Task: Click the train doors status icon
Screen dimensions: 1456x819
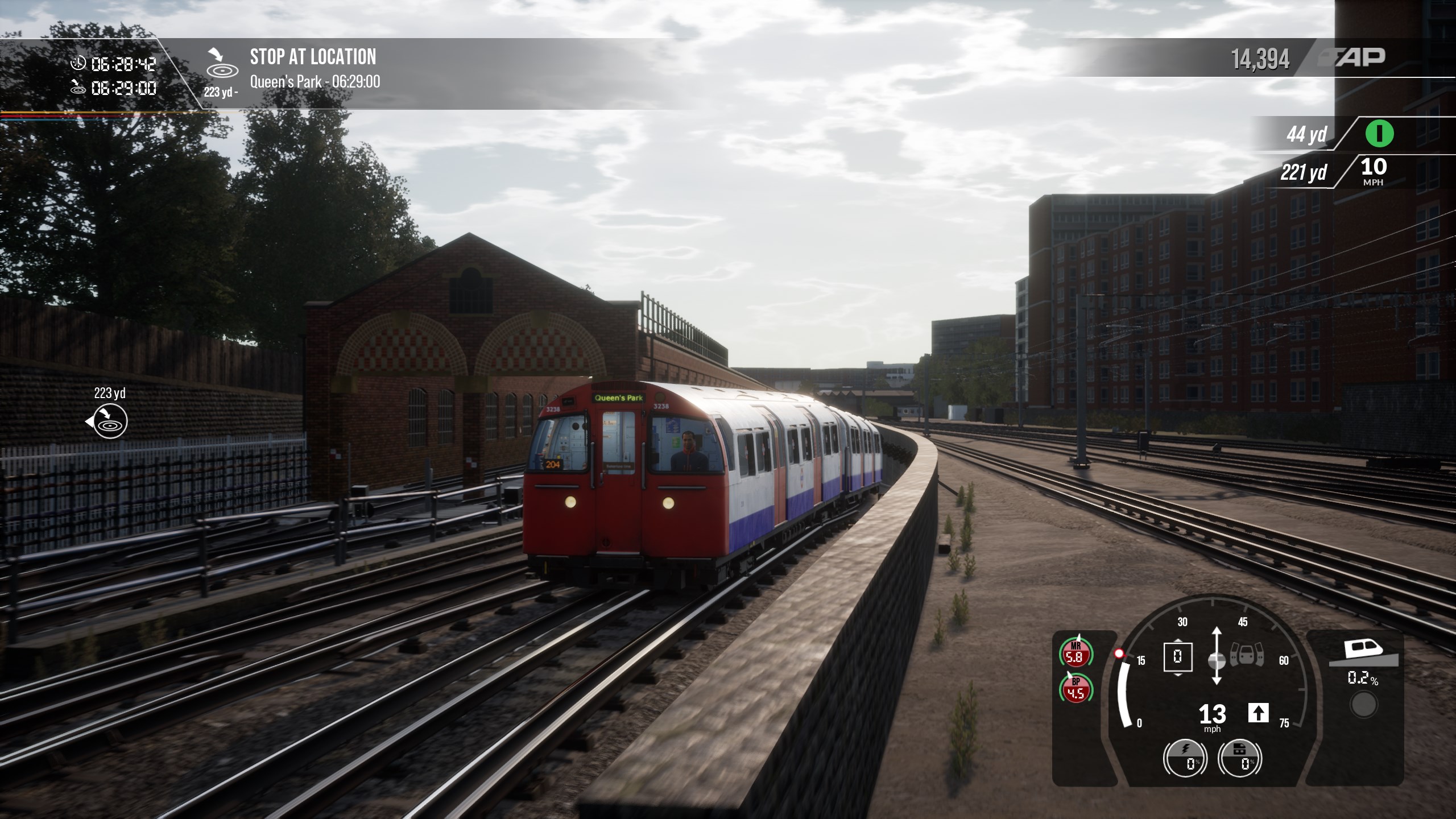Action: [x=1246, y=655]
